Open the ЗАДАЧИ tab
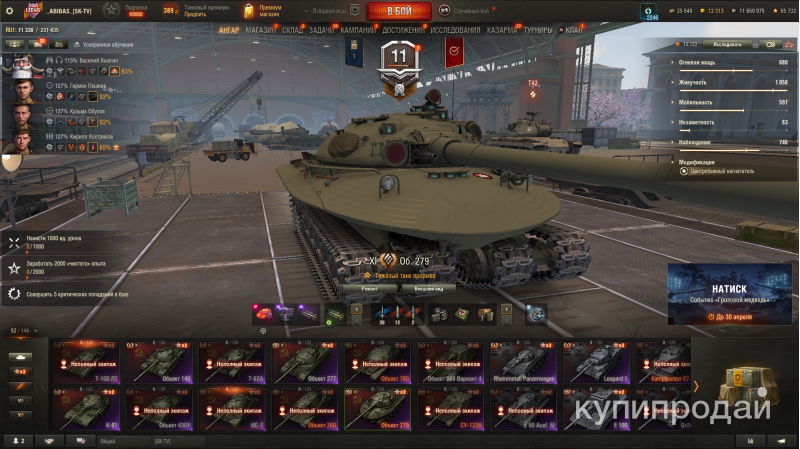800x449 pixels. pyautogui.click(x=322, y=30)
